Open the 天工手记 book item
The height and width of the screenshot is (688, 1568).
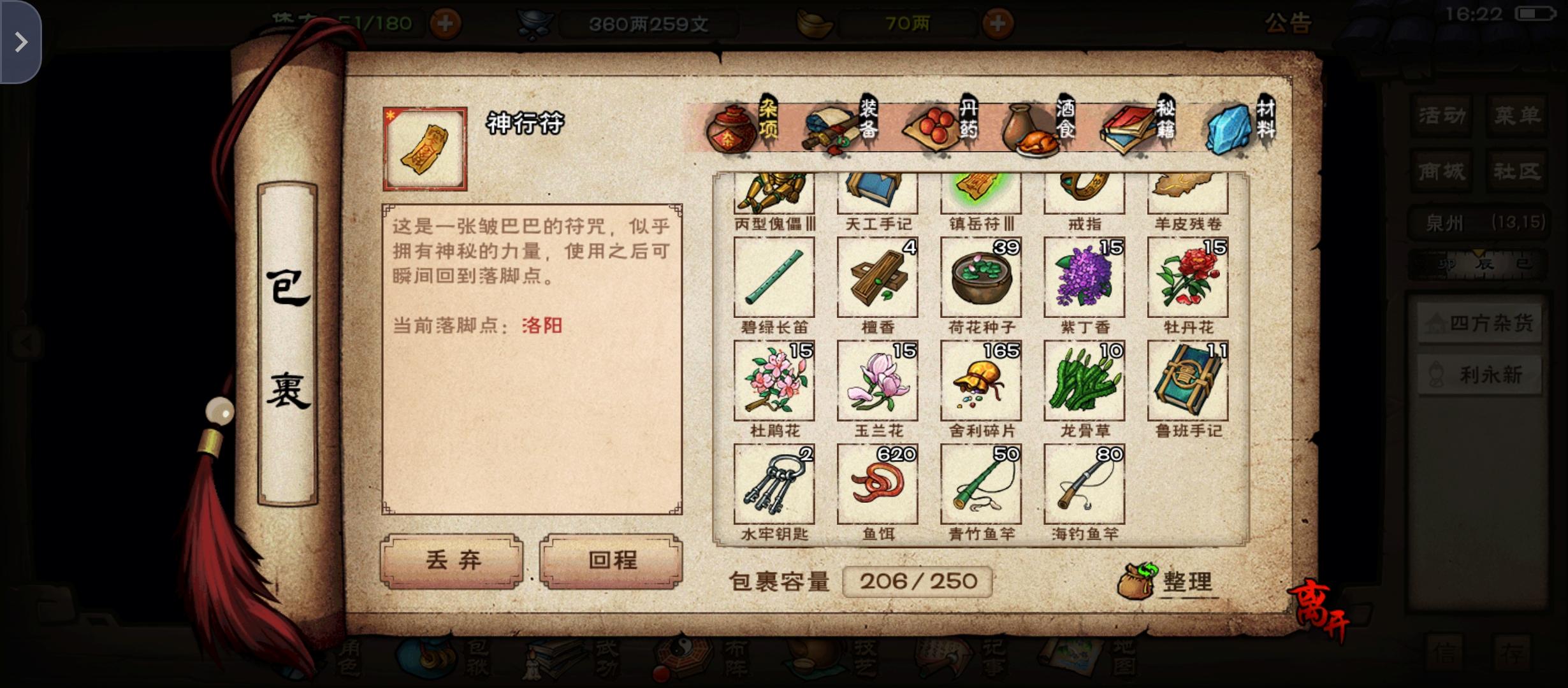(x=876, y=191)
